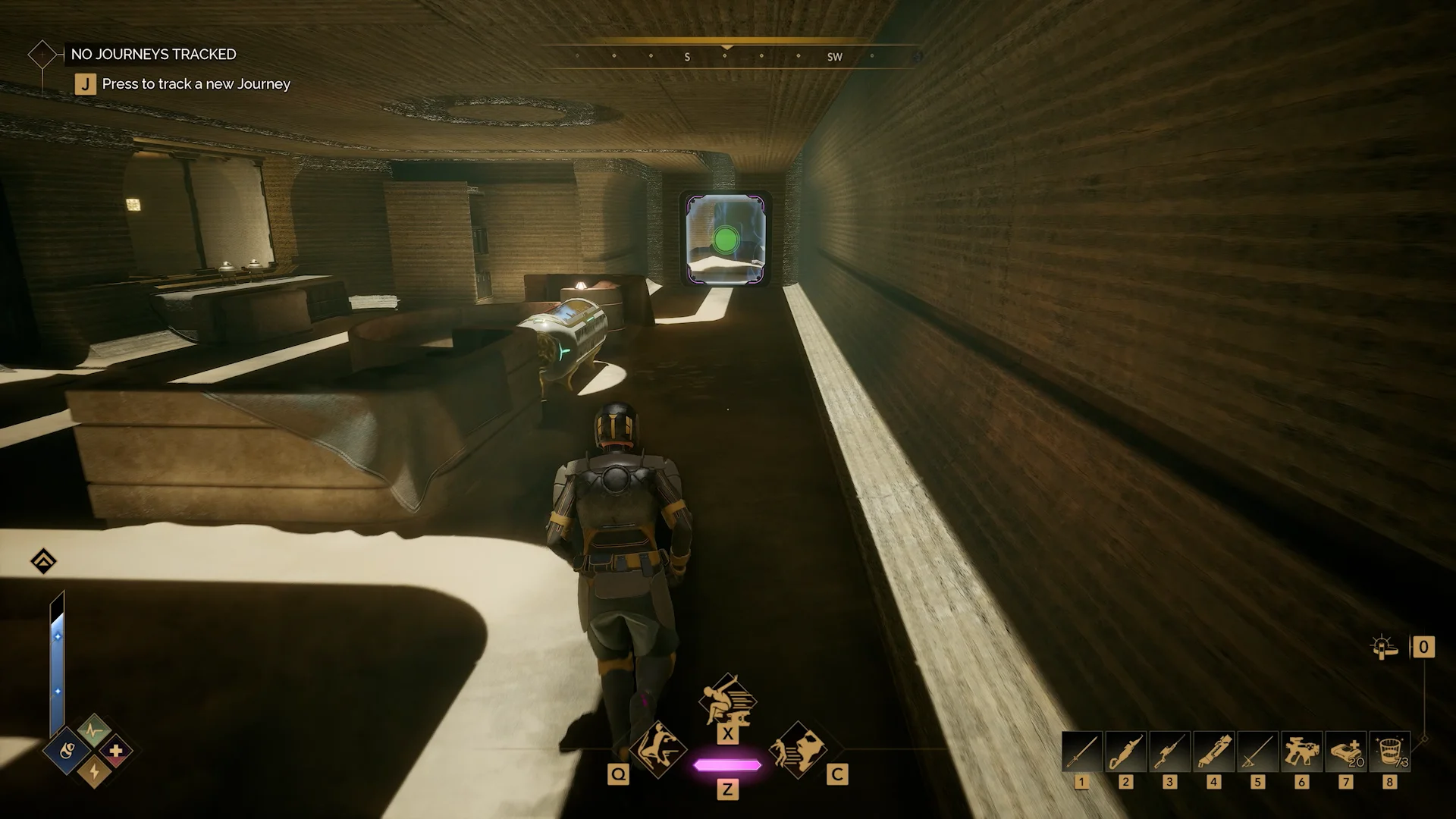Select the heavy cutter tool in slot 4
The width and height of the screenshot is (1456, 819).
pyautogui.click(x=1214, y=752)
